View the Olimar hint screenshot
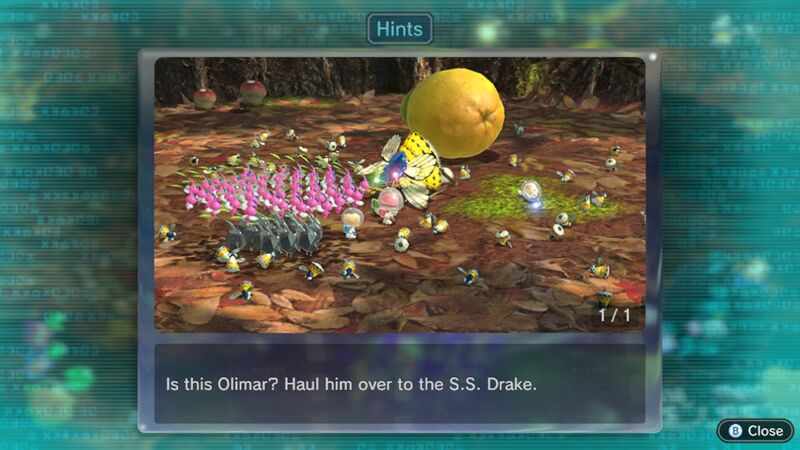This screenshot has width=800, height=450. [x=399, y=194]
